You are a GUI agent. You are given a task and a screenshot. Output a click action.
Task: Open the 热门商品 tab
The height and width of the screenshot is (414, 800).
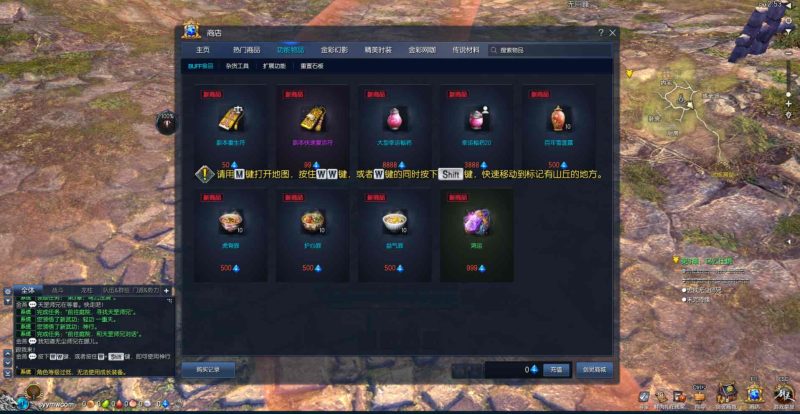246,49
